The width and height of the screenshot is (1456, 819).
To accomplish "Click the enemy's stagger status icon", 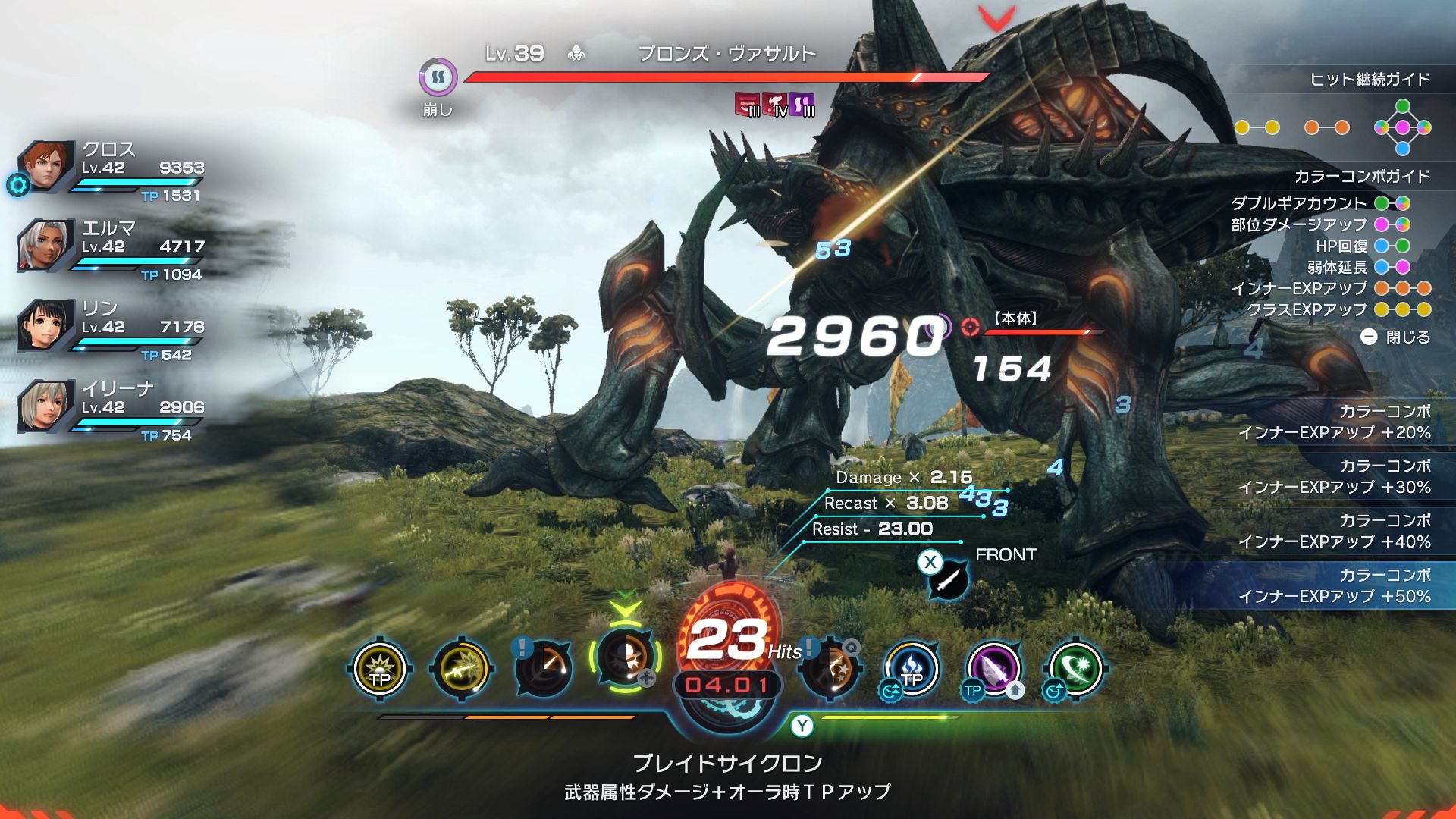I will pyautogui.click(x=438, y=77).
